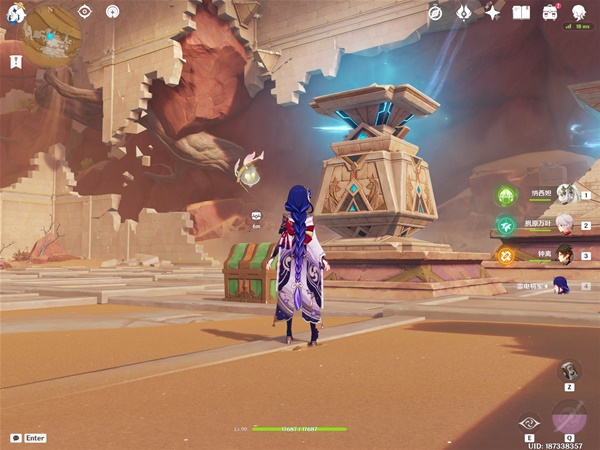
Task: Use the gadget item above the skill icons
Action: (569, 369)
